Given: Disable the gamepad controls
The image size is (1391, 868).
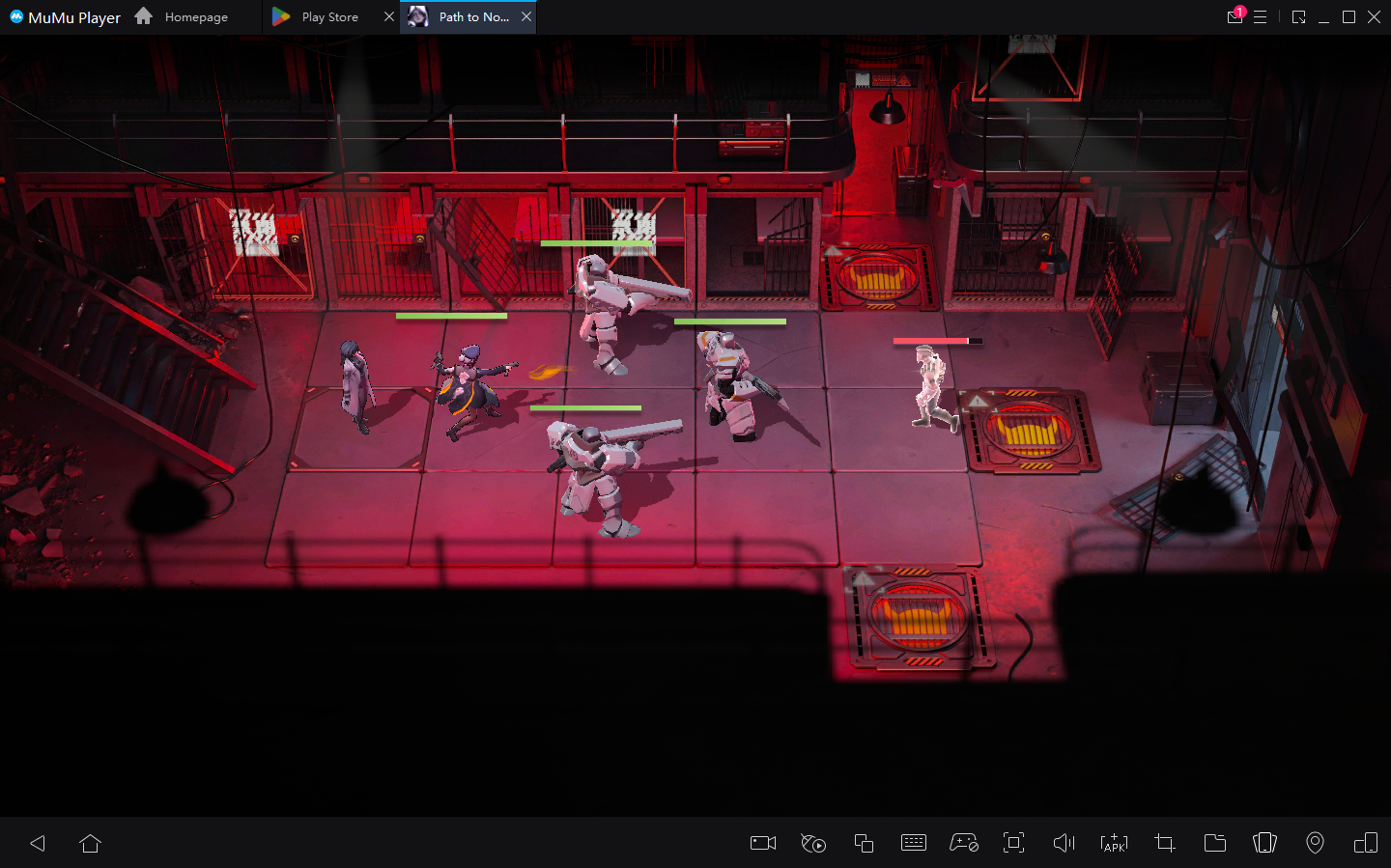Looking at the screenshot, I should tap(963, 843).
